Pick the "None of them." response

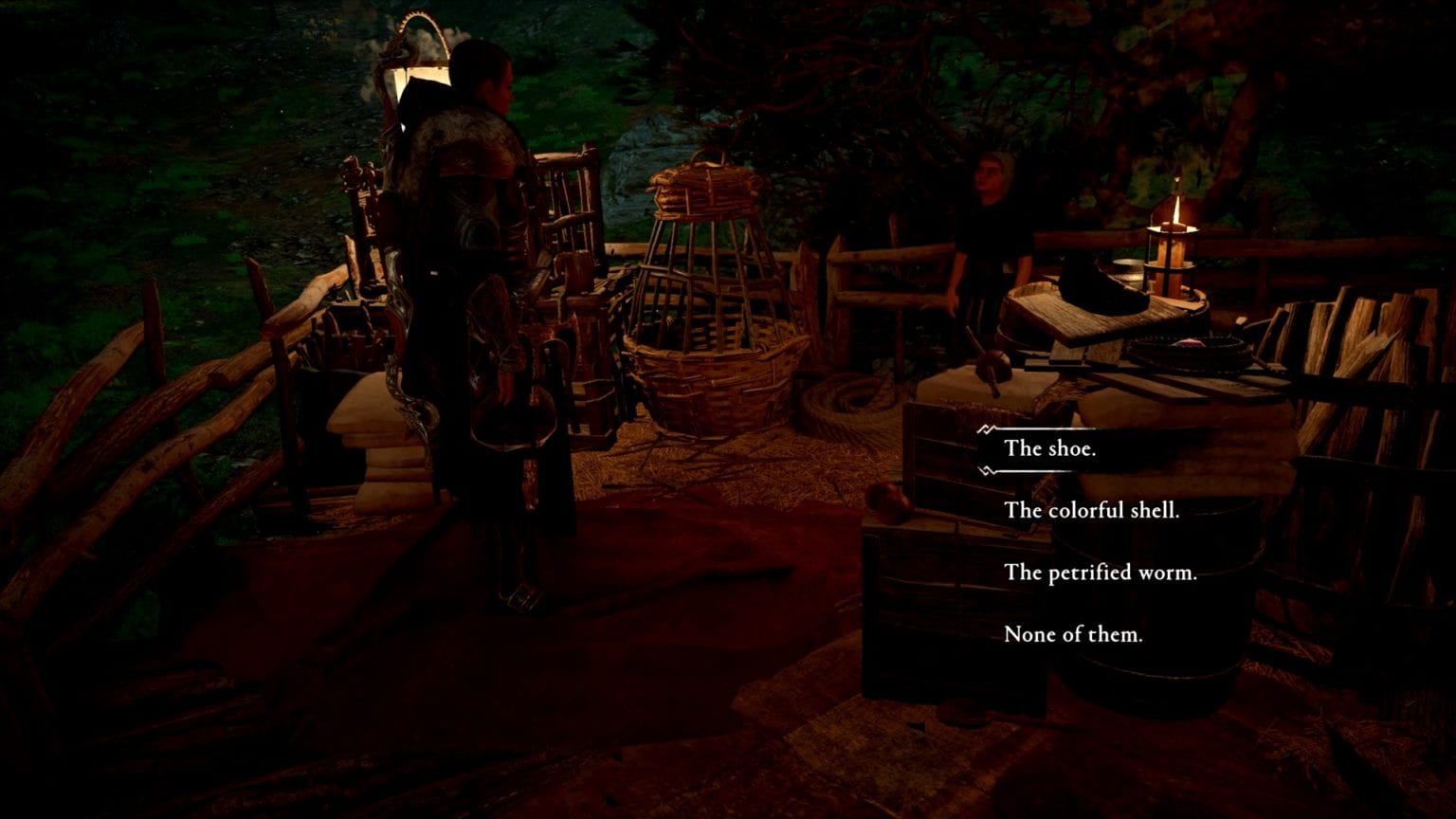click(1072, 634)
